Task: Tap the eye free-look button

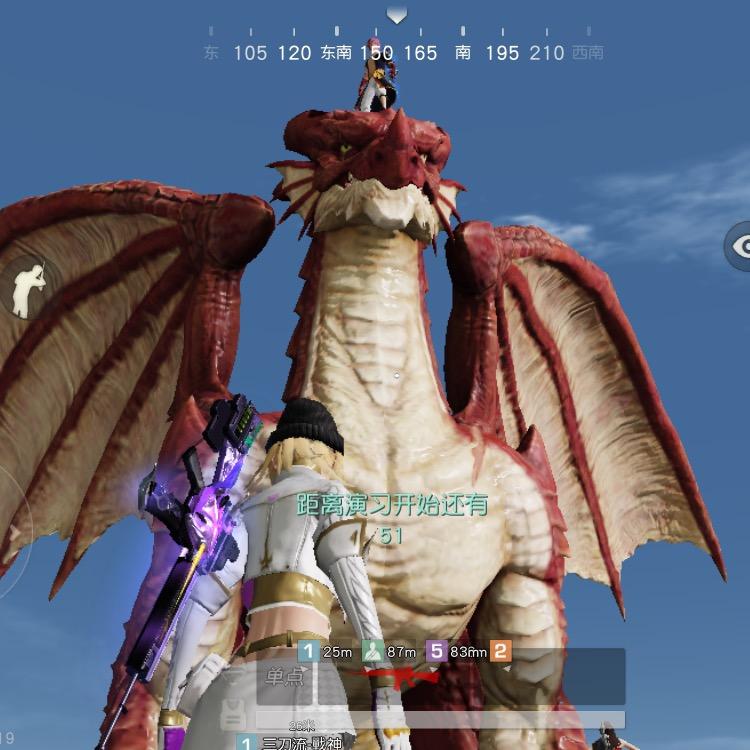Action: coord(741,247)
